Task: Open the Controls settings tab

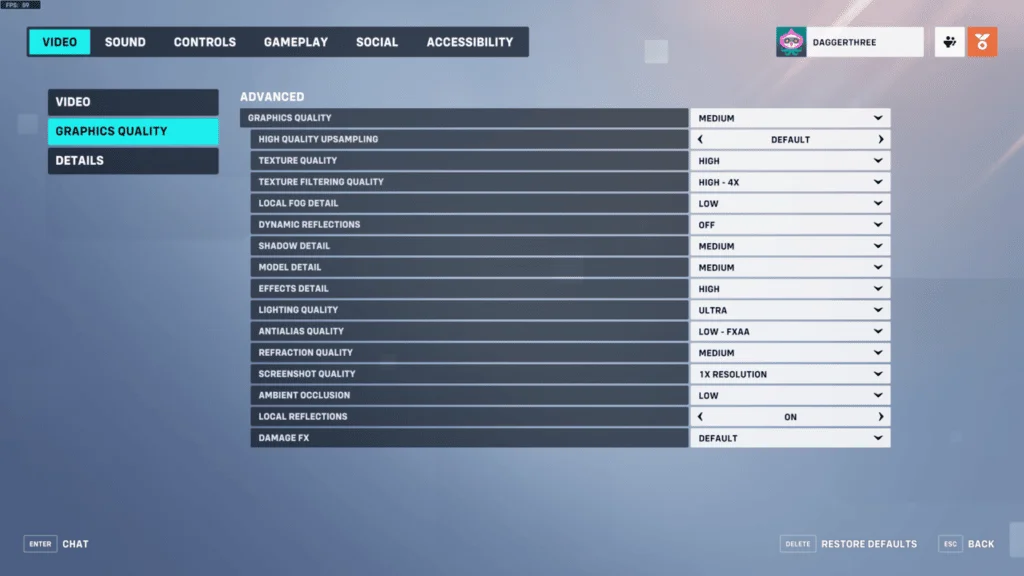Action: point(205,42)
